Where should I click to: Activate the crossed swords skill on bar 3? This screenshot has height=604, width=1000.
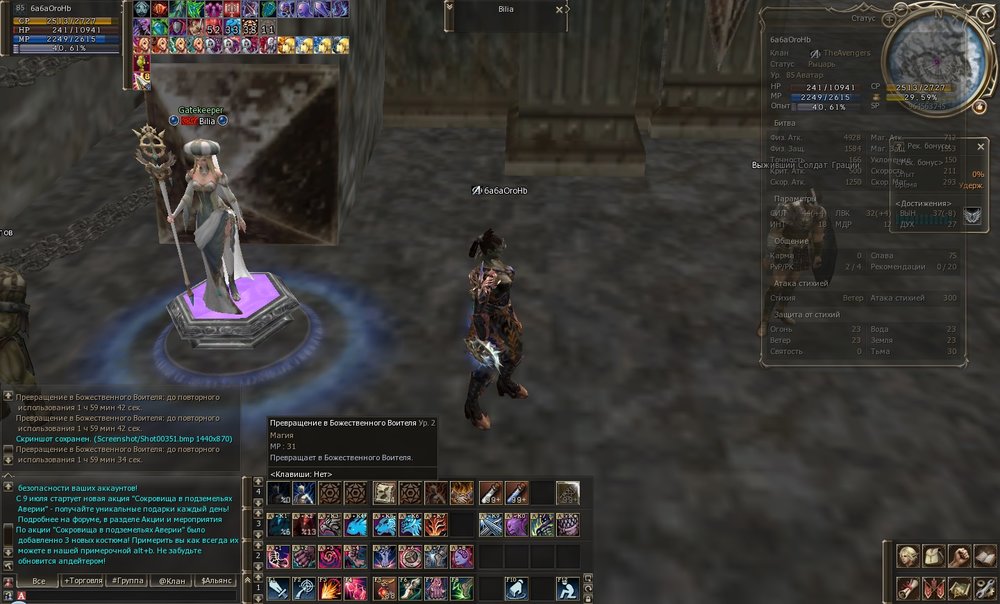tap(490, 525)
